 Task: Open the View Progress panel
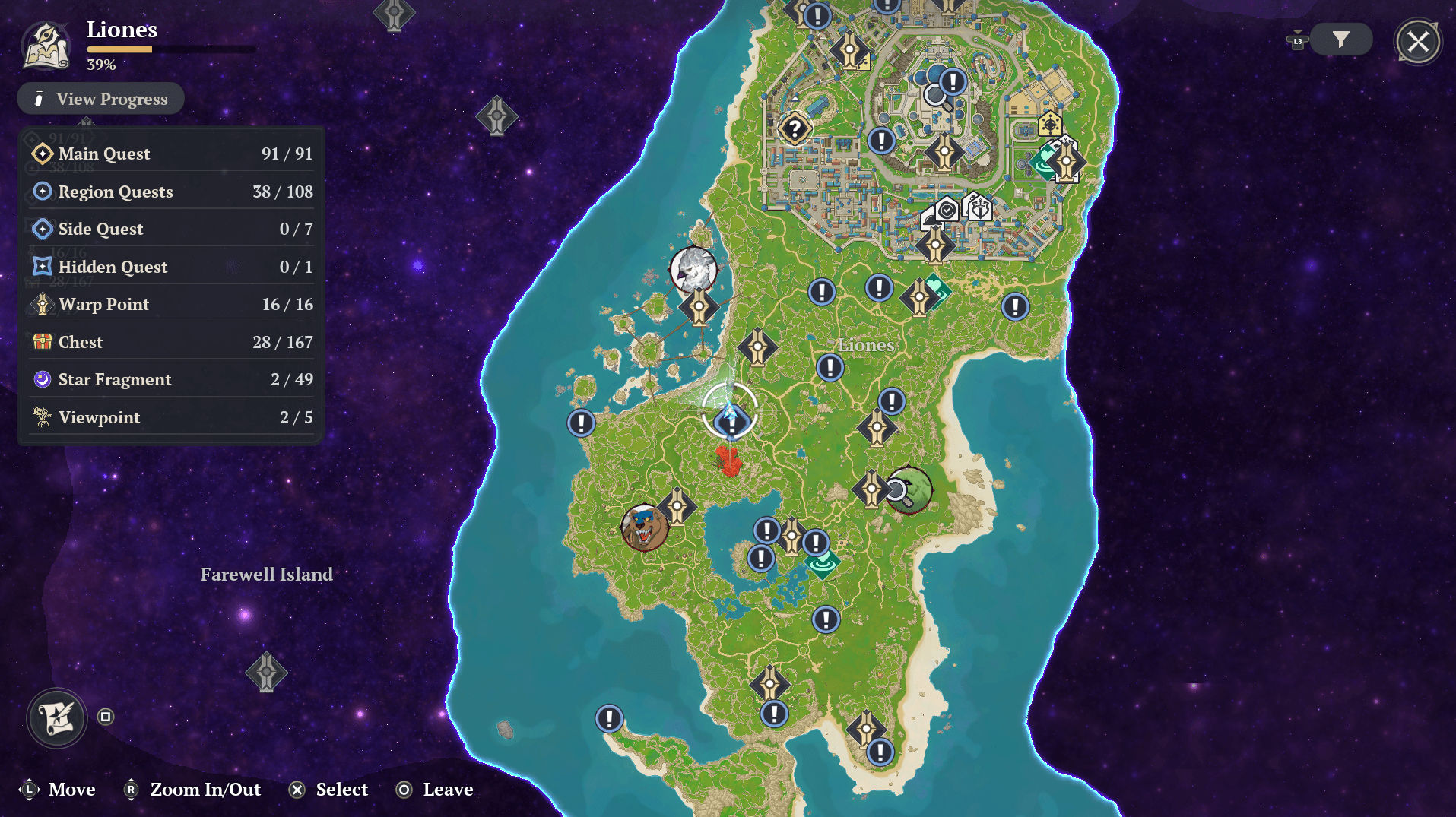(100, 98)
